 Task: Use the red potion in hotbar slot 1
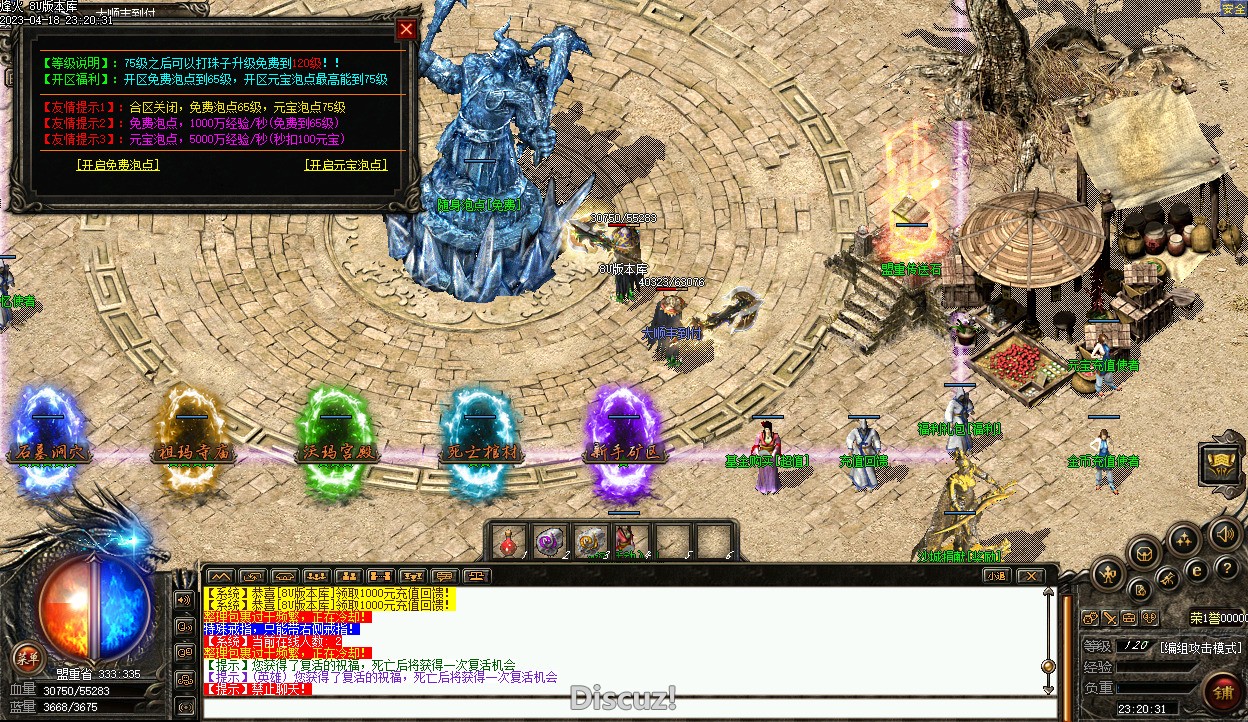(508, 541)
